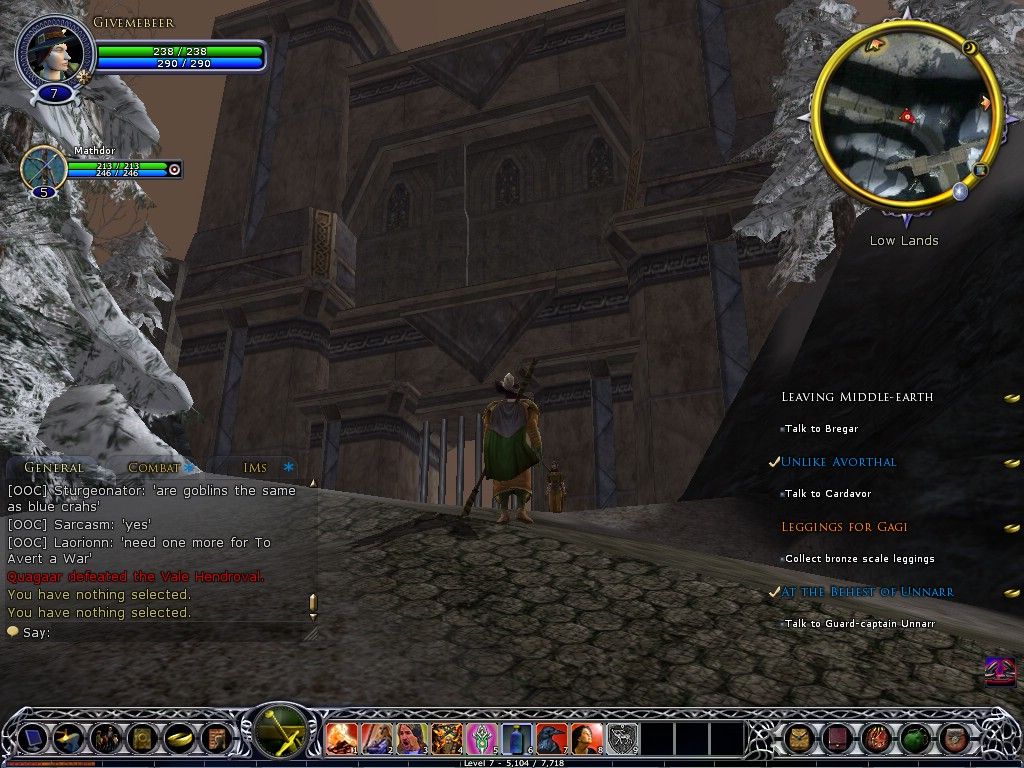Activate the raven skill in slot 7
This screenshot has height=768, width=1024.
[x=551, y=738]
